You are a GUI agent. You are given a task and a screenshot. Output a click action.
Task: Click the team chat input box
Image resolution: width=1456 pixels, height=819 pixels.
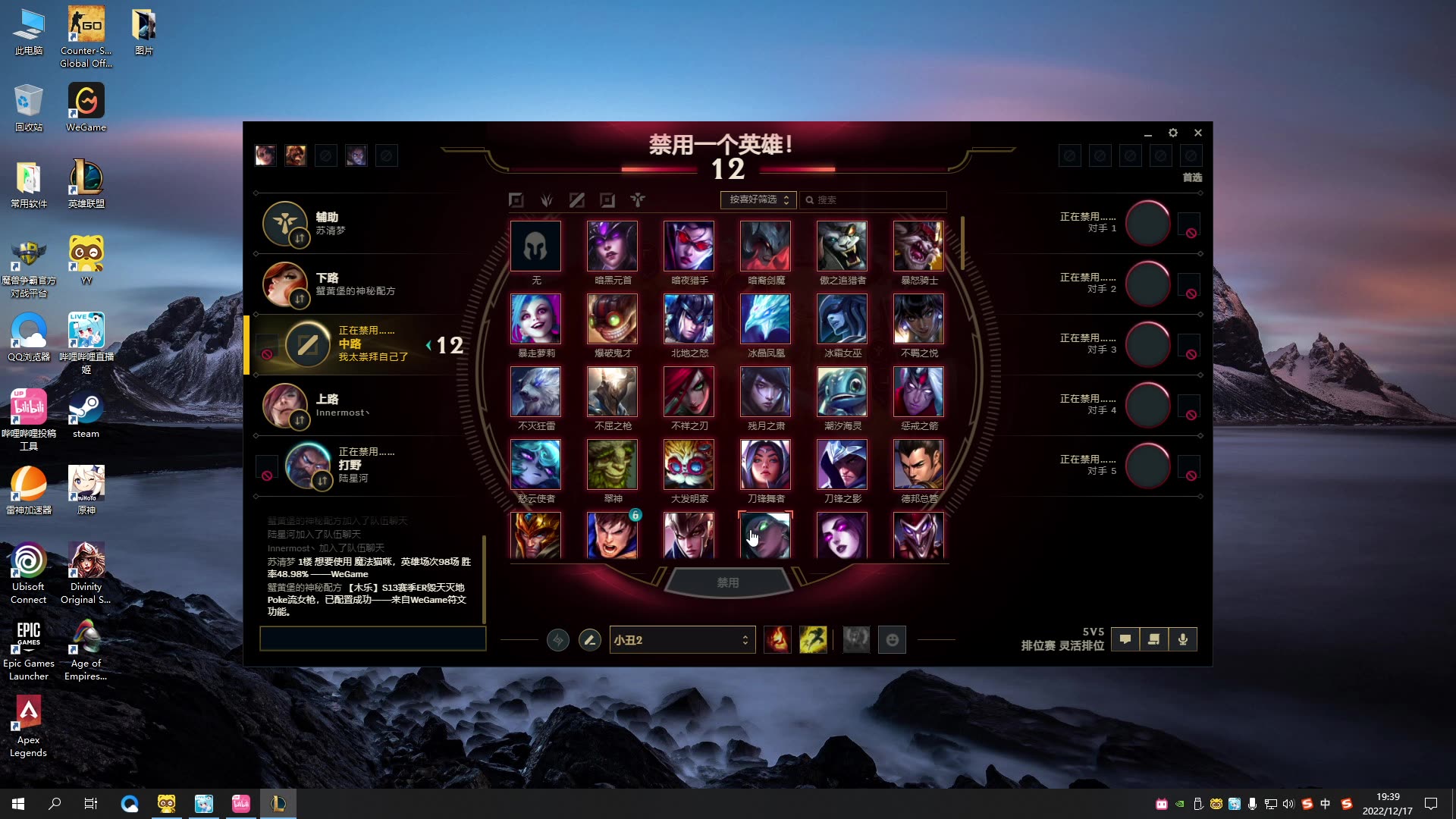[372, 639]
